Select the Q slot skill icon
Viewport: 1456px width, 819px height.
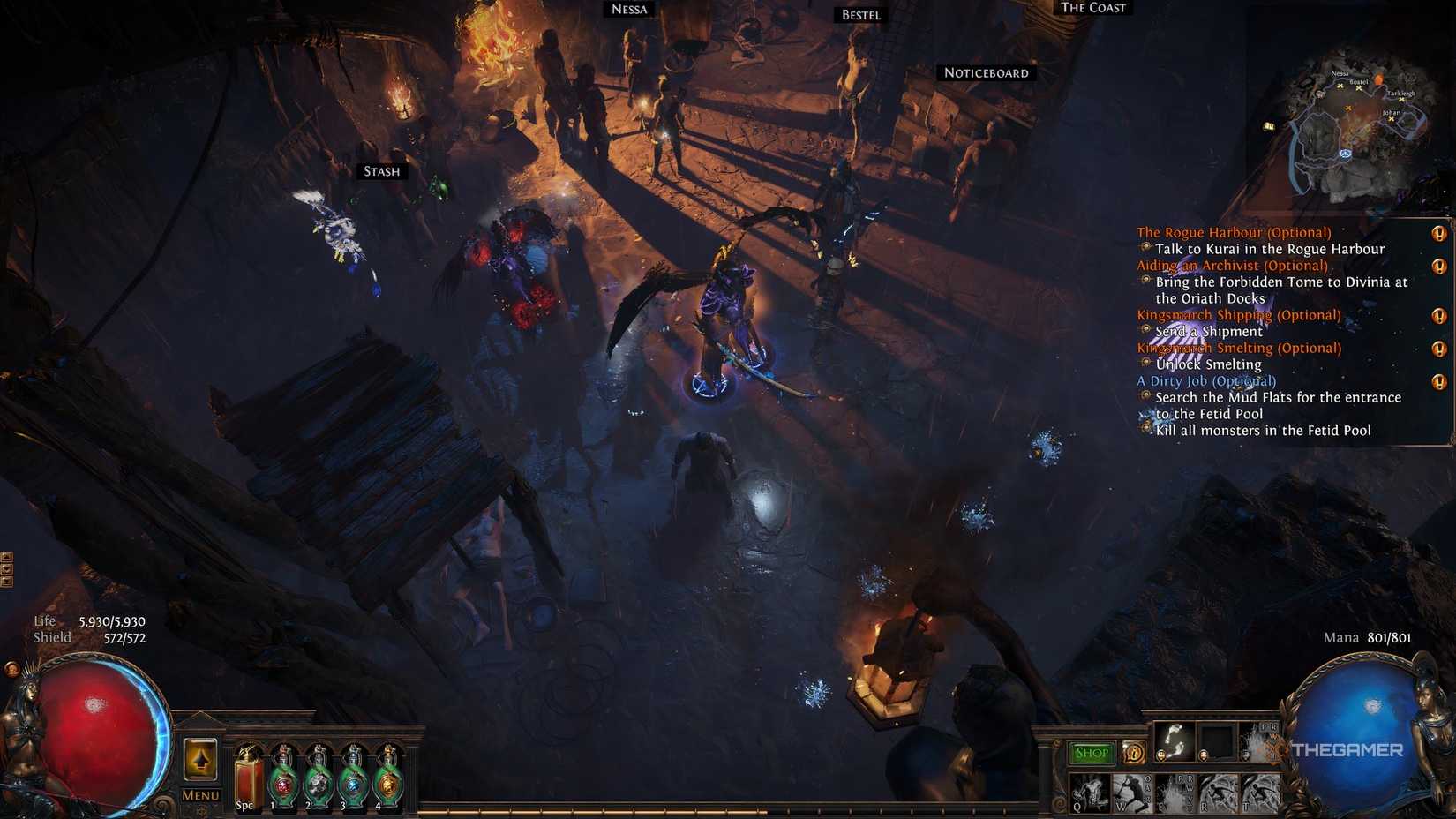[x=1091, y=793]
